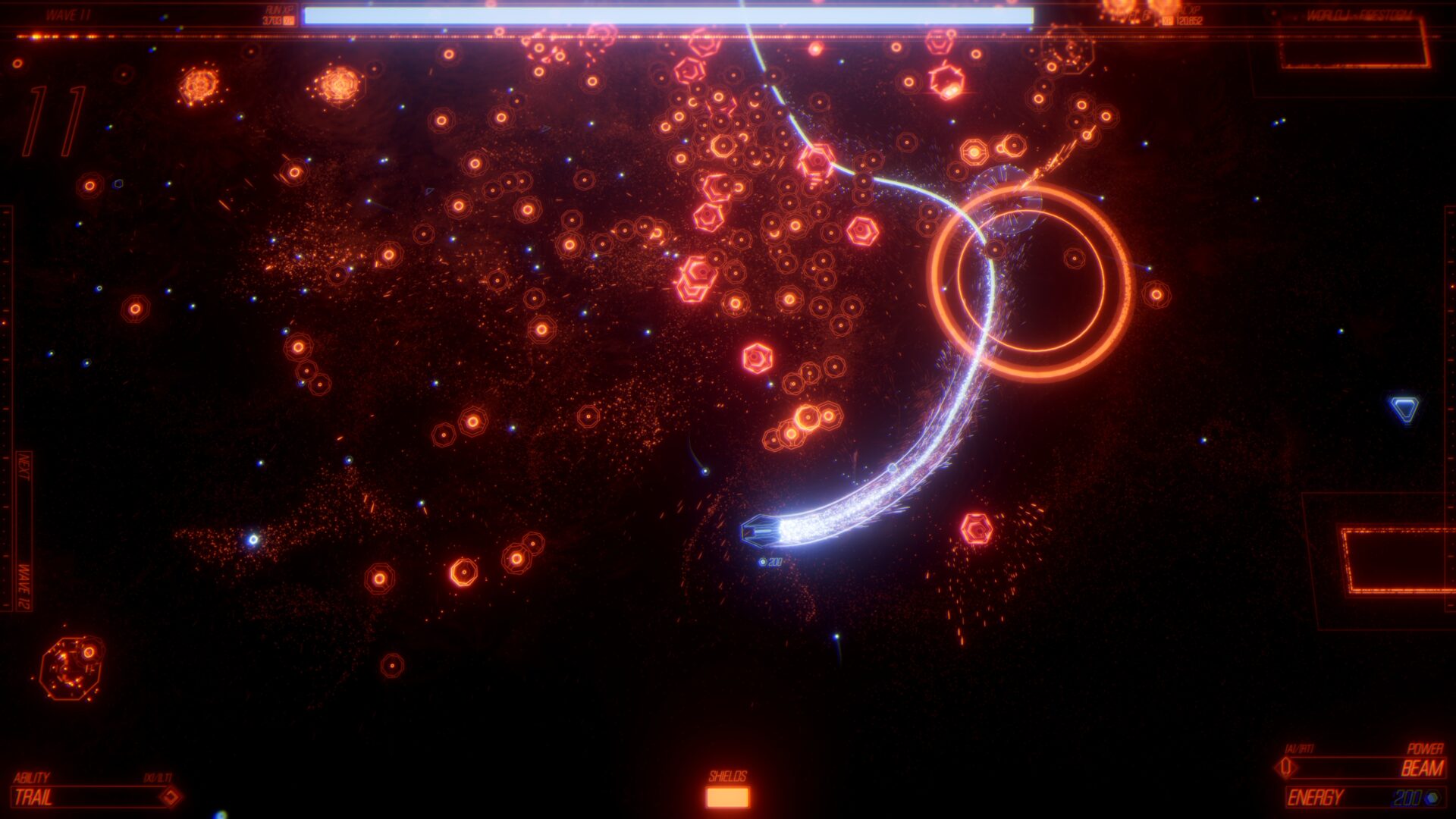Click the orange SHIELDS bar
The image size is (1456, 819).
[728, 799]
